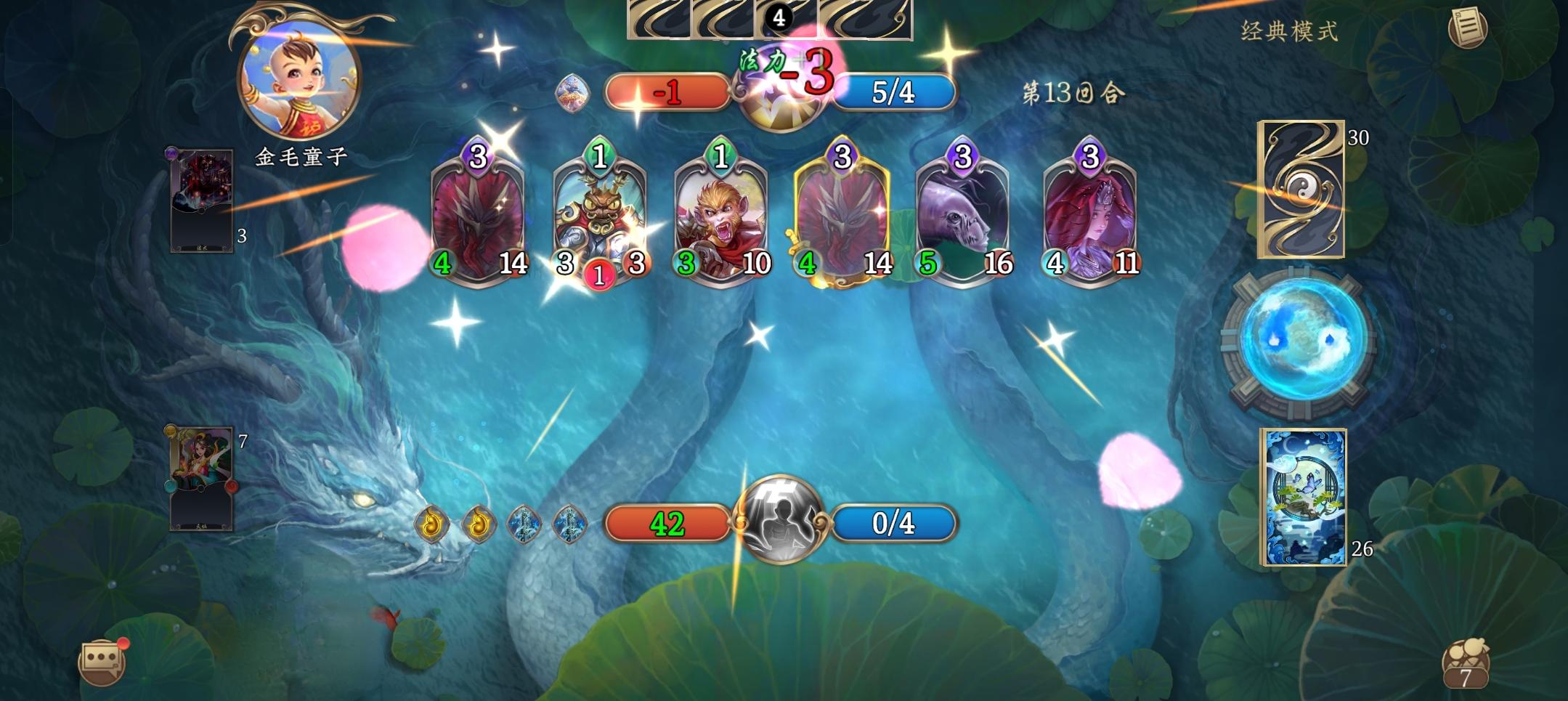
Task: Open the chat bubble icon bottom left
Action: tap(100, 663)
